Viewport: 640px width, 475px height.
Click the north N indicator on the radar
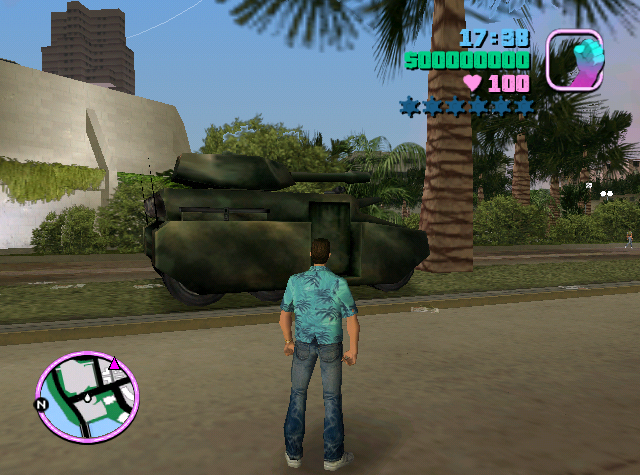tap(41, 405)
